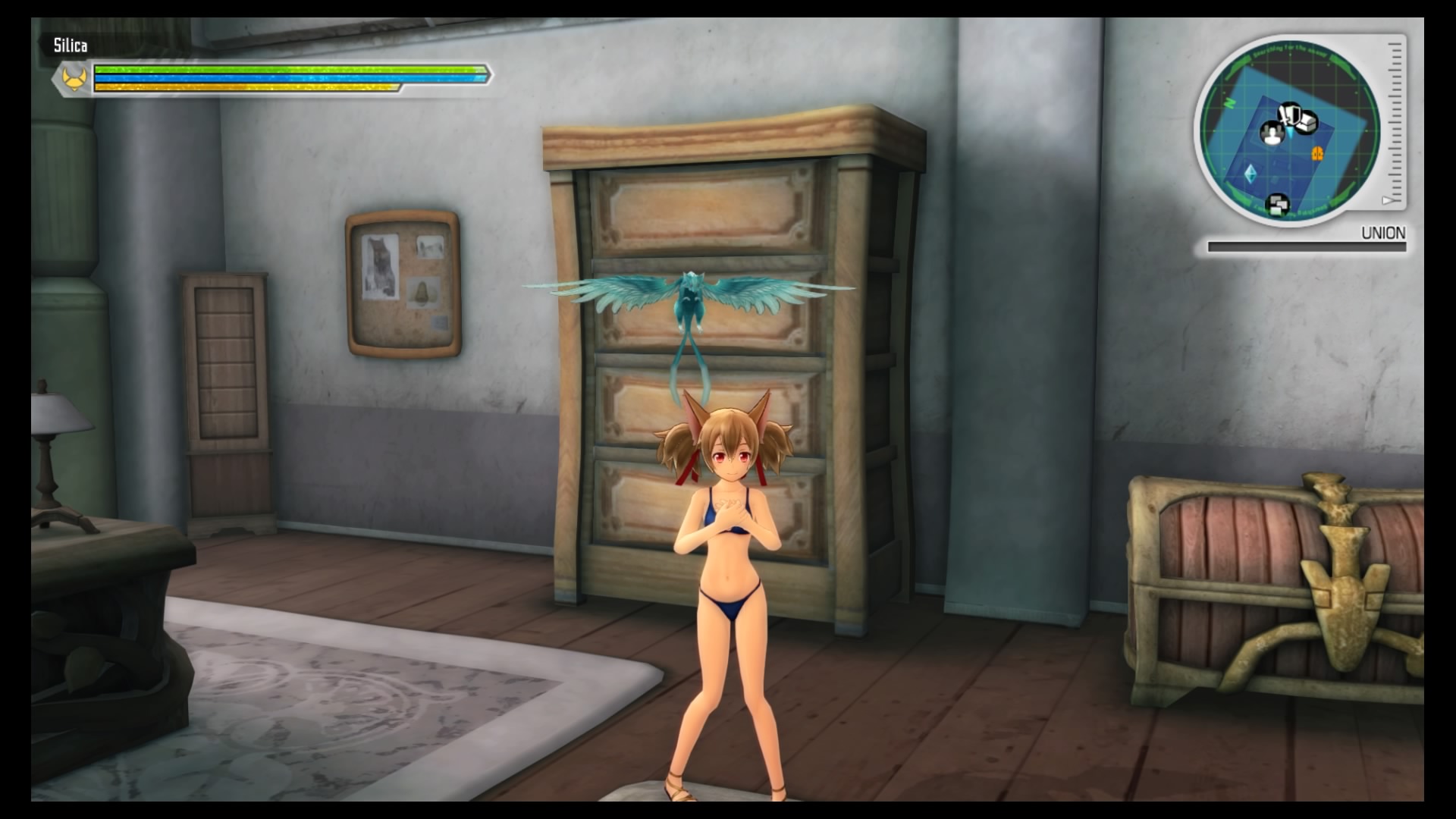Image resolution: width=1456 pixels, height=819 pixels.
Task: Click the stacked windows minimap marker
Action: coord(1279,205)
